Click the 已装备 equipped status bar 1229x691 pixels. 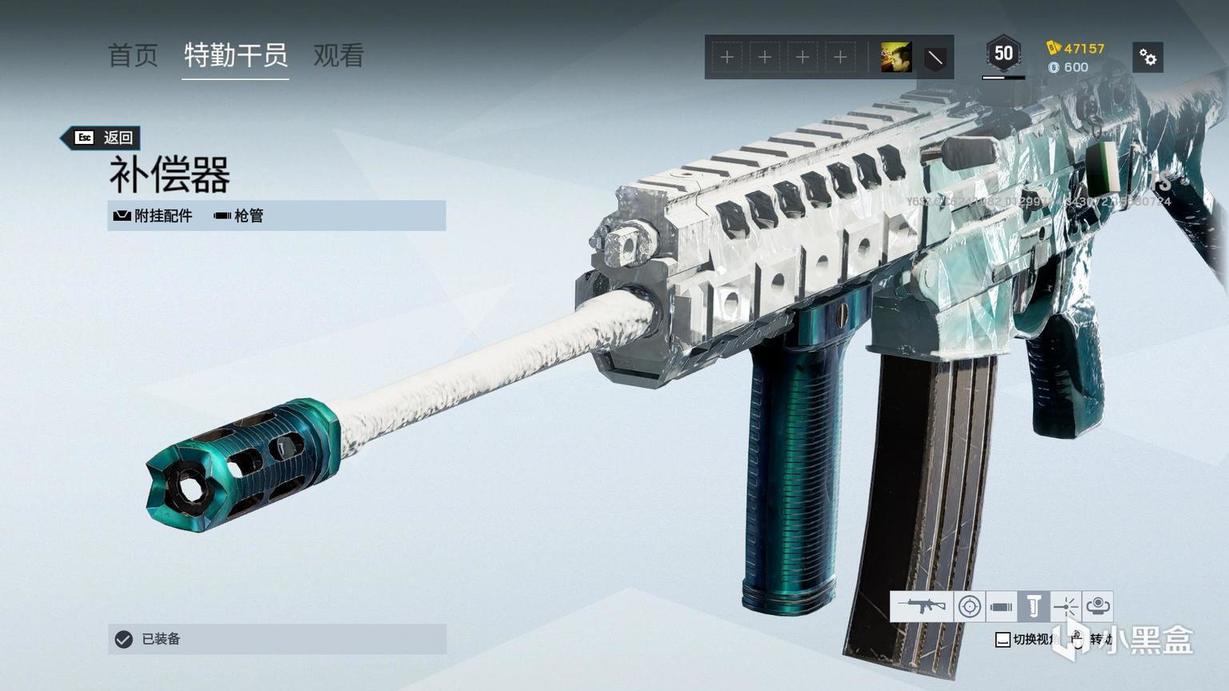277,639
